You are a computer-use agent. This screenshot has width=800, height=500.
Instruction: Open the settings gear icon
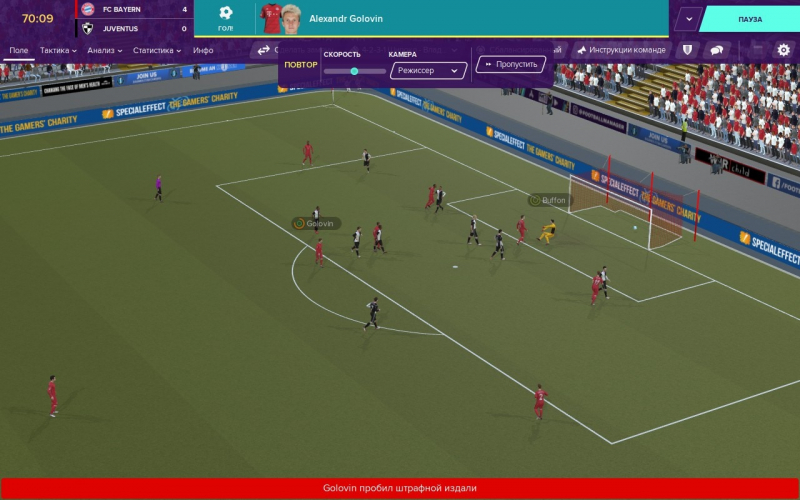783,50
